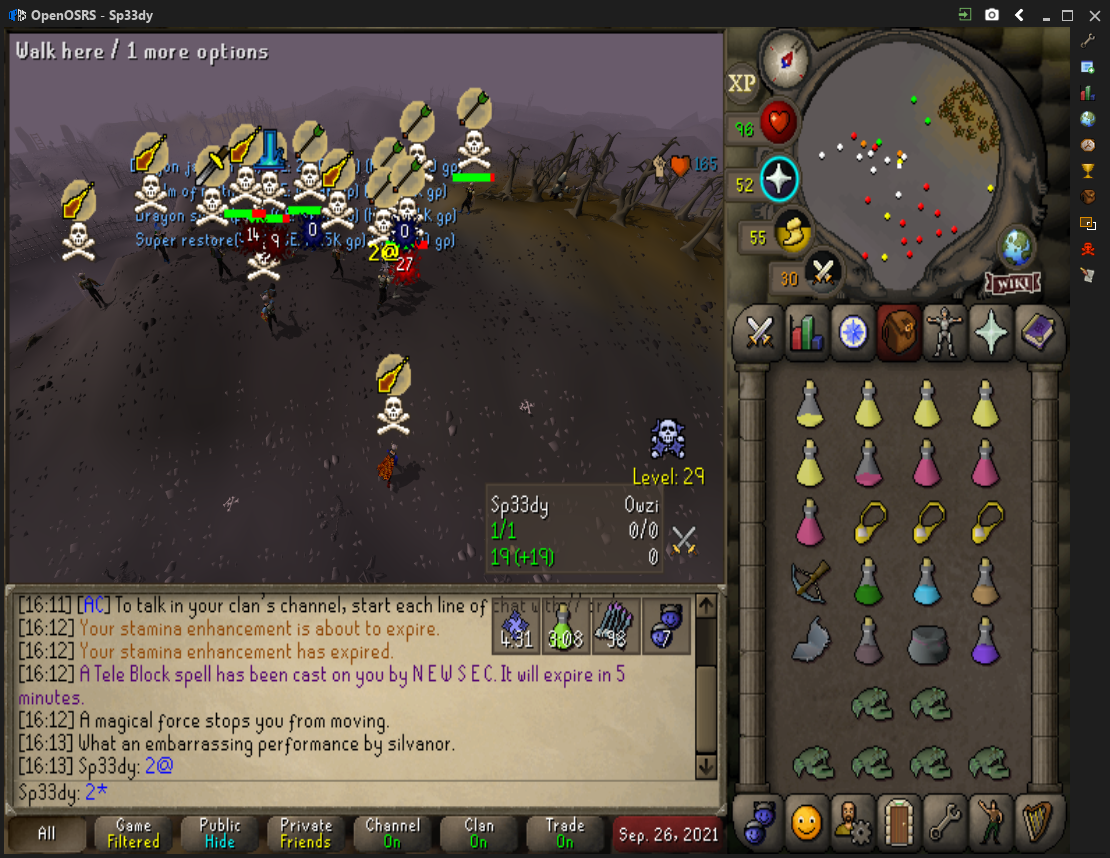Image resolution: width=1110 pixels, height=858 pixels.
Task: Switch to the Skills tab
Action: pyautogui.click(x=806, y=333)
